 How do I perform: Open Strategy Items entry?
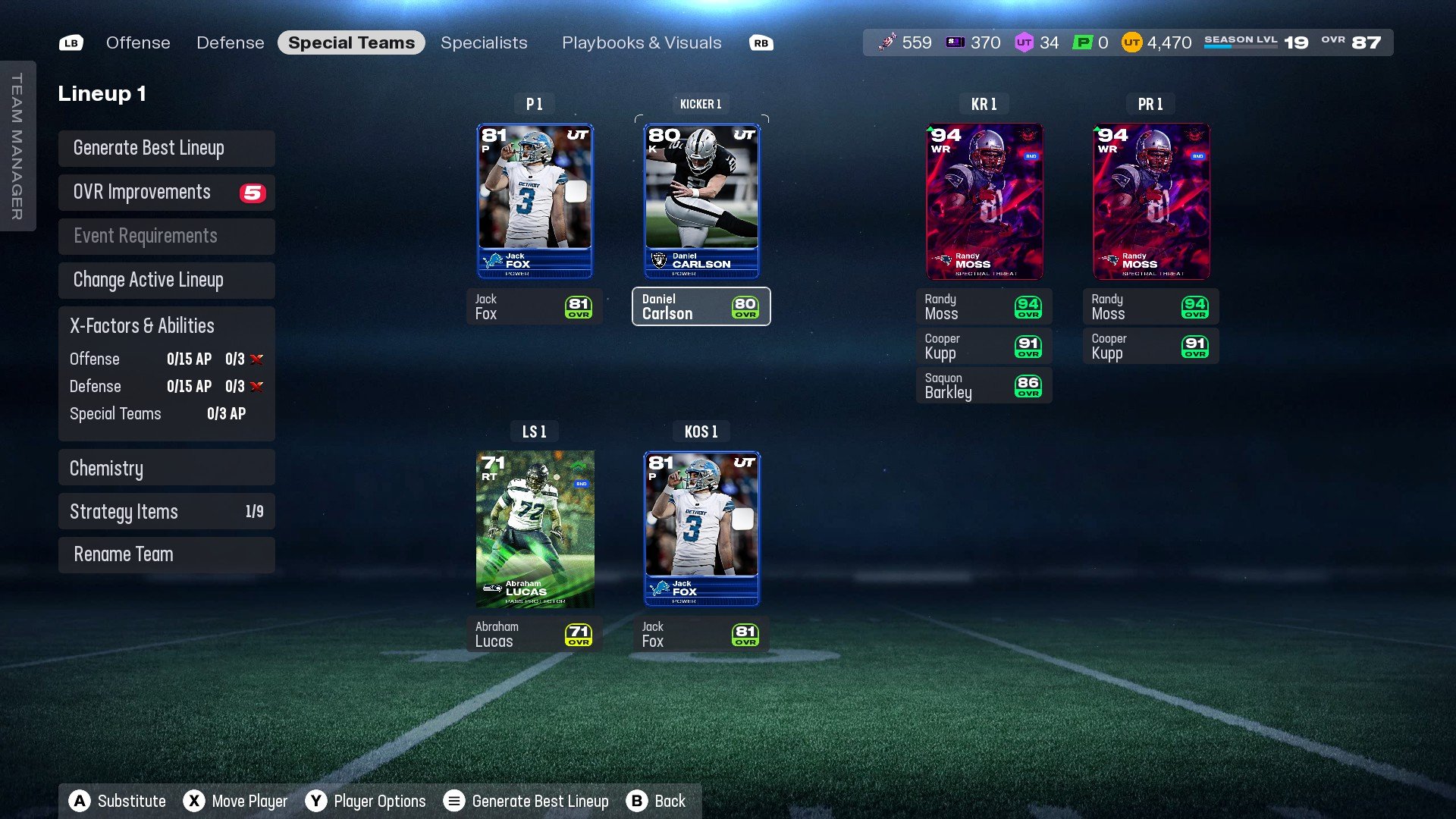coord(166,512)
